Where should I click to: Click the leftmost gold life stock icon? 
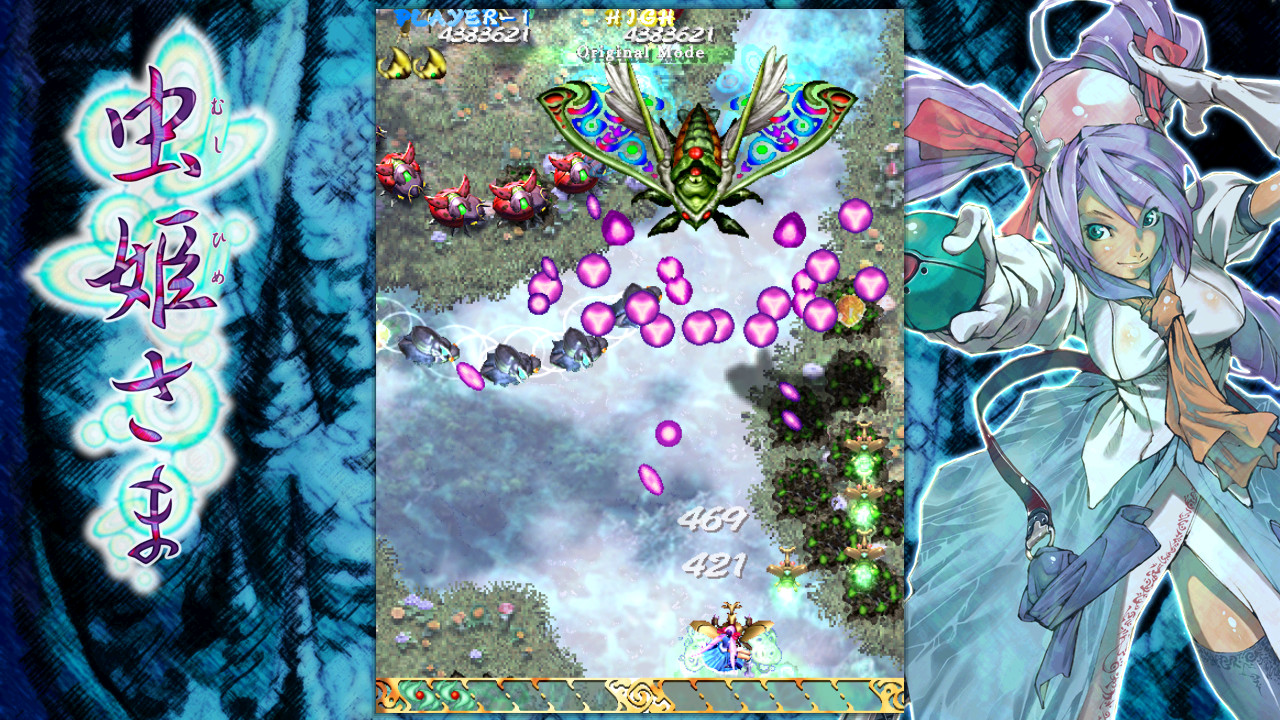coord(398,63)
